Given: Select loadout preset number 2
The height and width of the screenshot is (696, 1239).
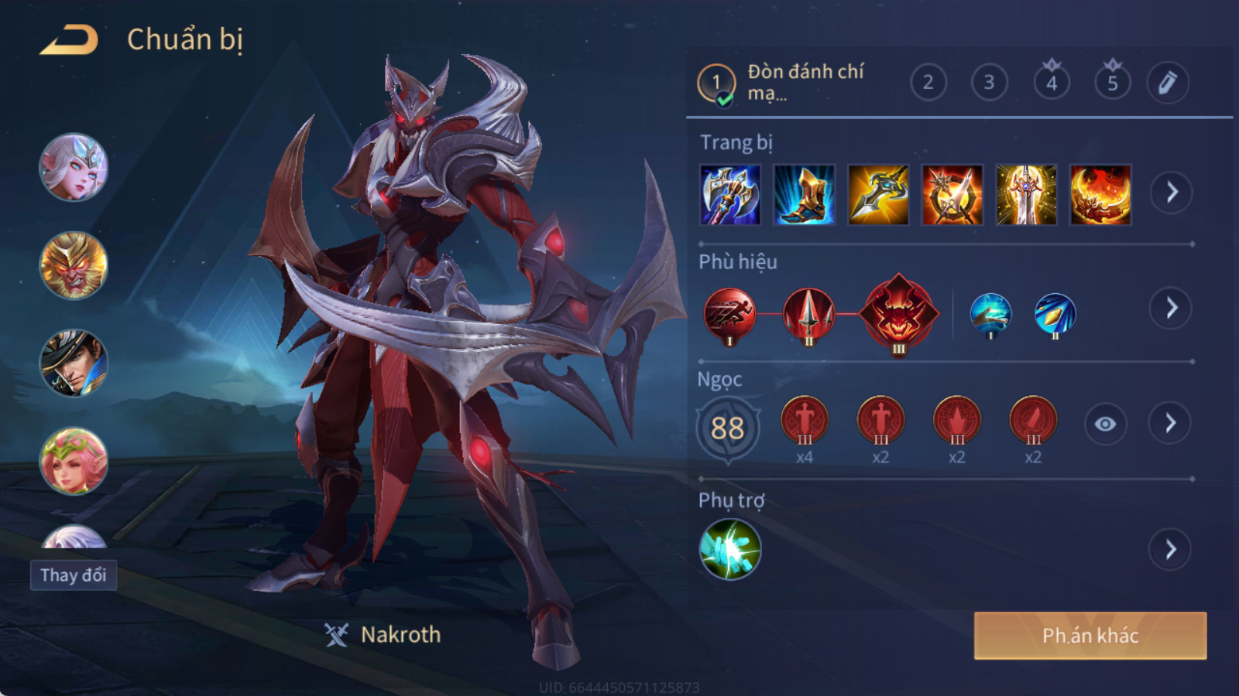Looking at the screenshot, I should pyautogui.click(x=928, y=83).
